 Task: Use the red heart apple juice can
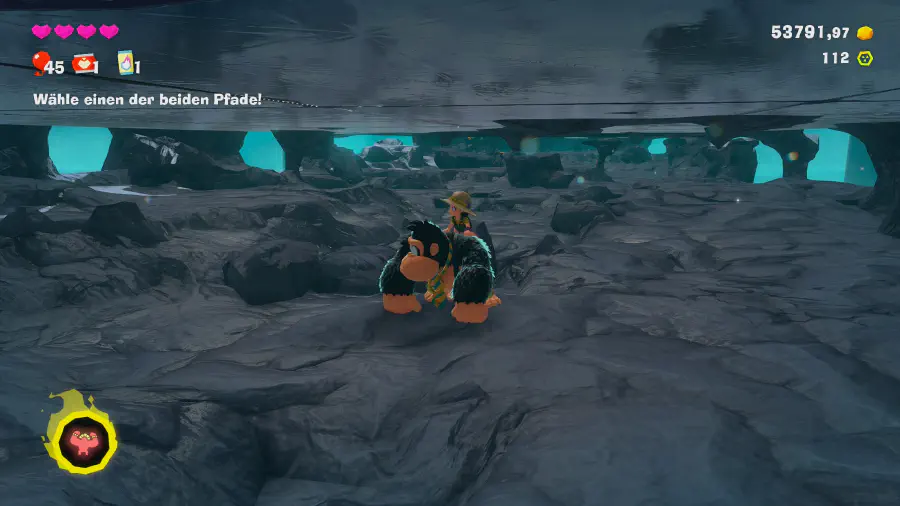(85, 64)
